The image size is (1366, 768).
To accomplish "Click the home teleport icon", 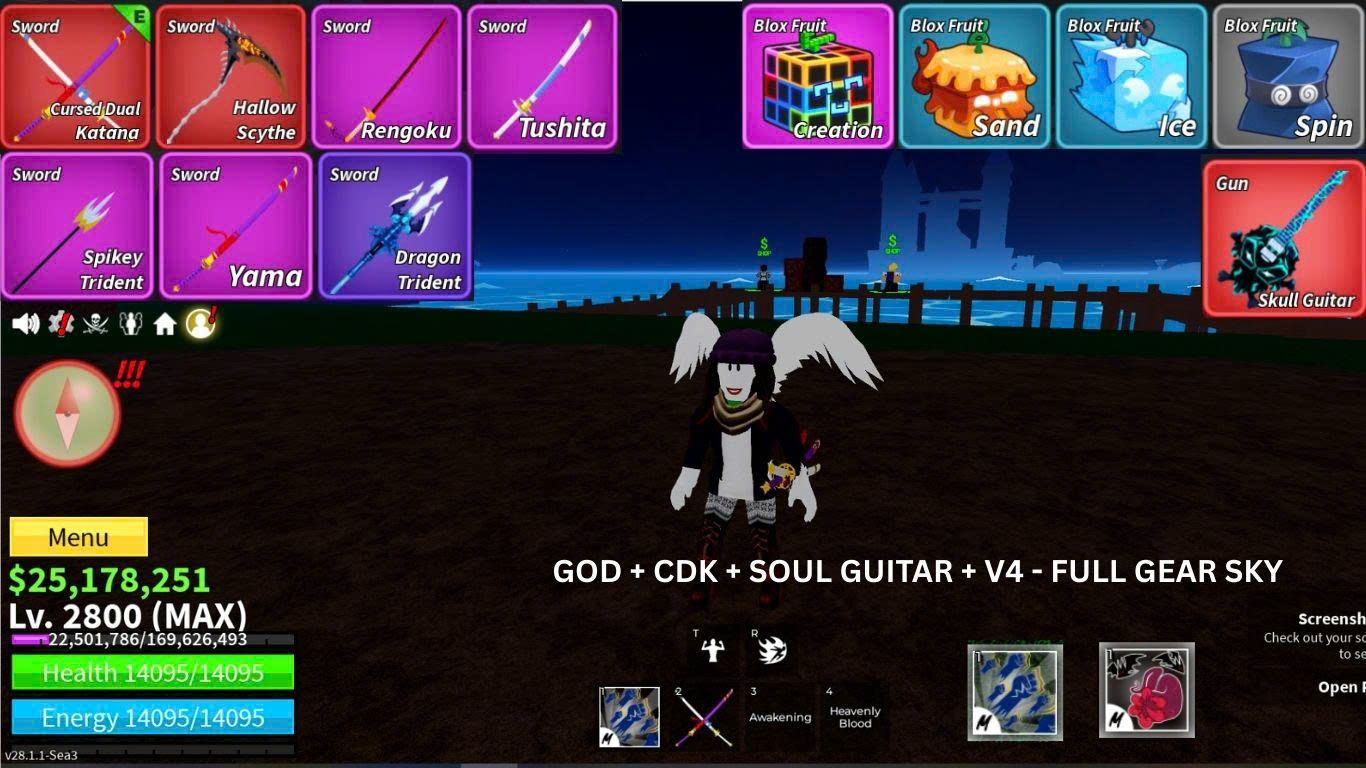I will [x=163, y=322].
